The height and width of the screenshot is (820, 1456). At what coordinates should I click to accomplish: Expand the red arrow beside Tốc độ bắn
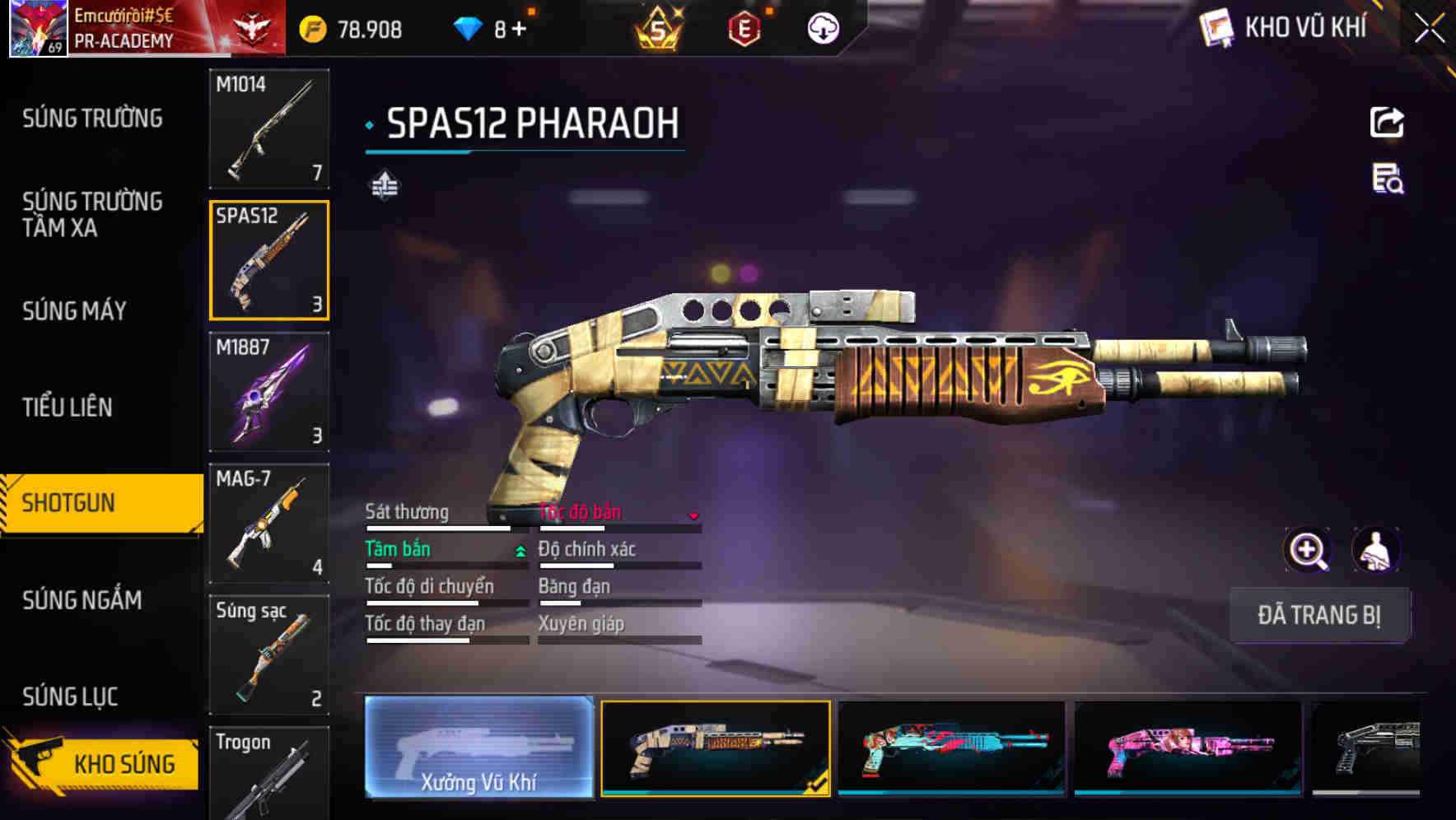pos(694,517)
